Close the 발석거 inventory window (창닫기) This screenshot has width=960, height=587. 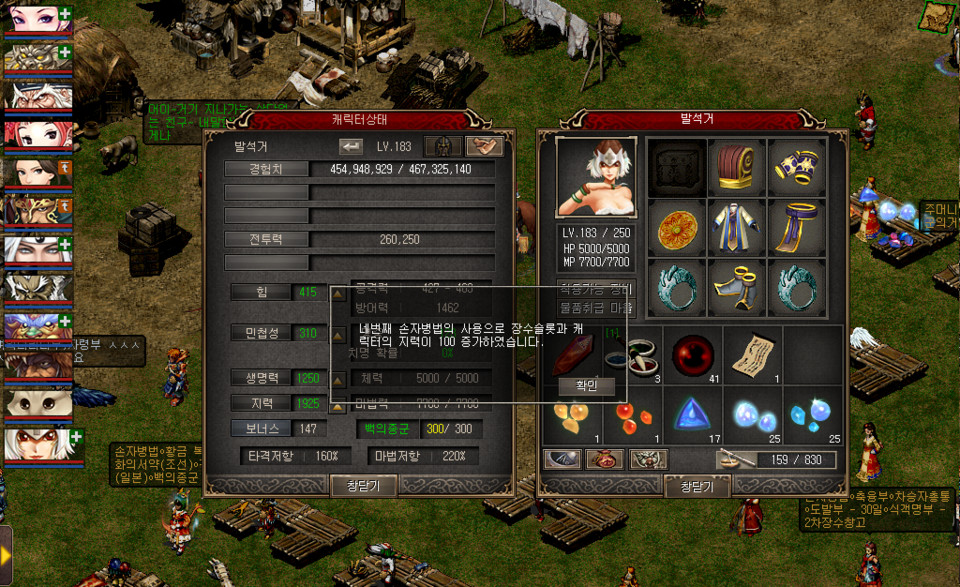(x=697, y=486)
